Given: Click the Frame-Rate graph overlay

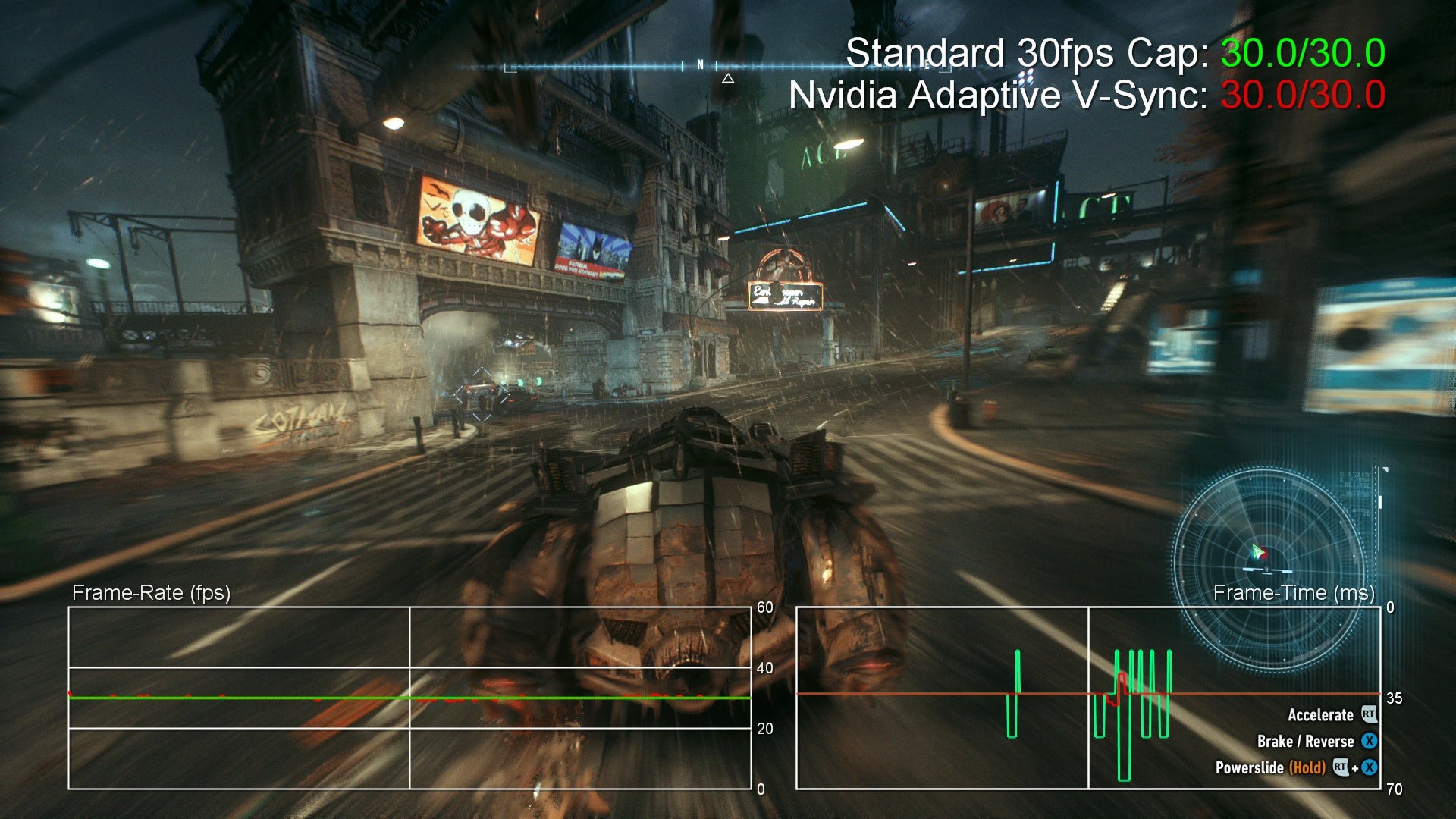Looking at the screenshot, I should click(409, 698).
